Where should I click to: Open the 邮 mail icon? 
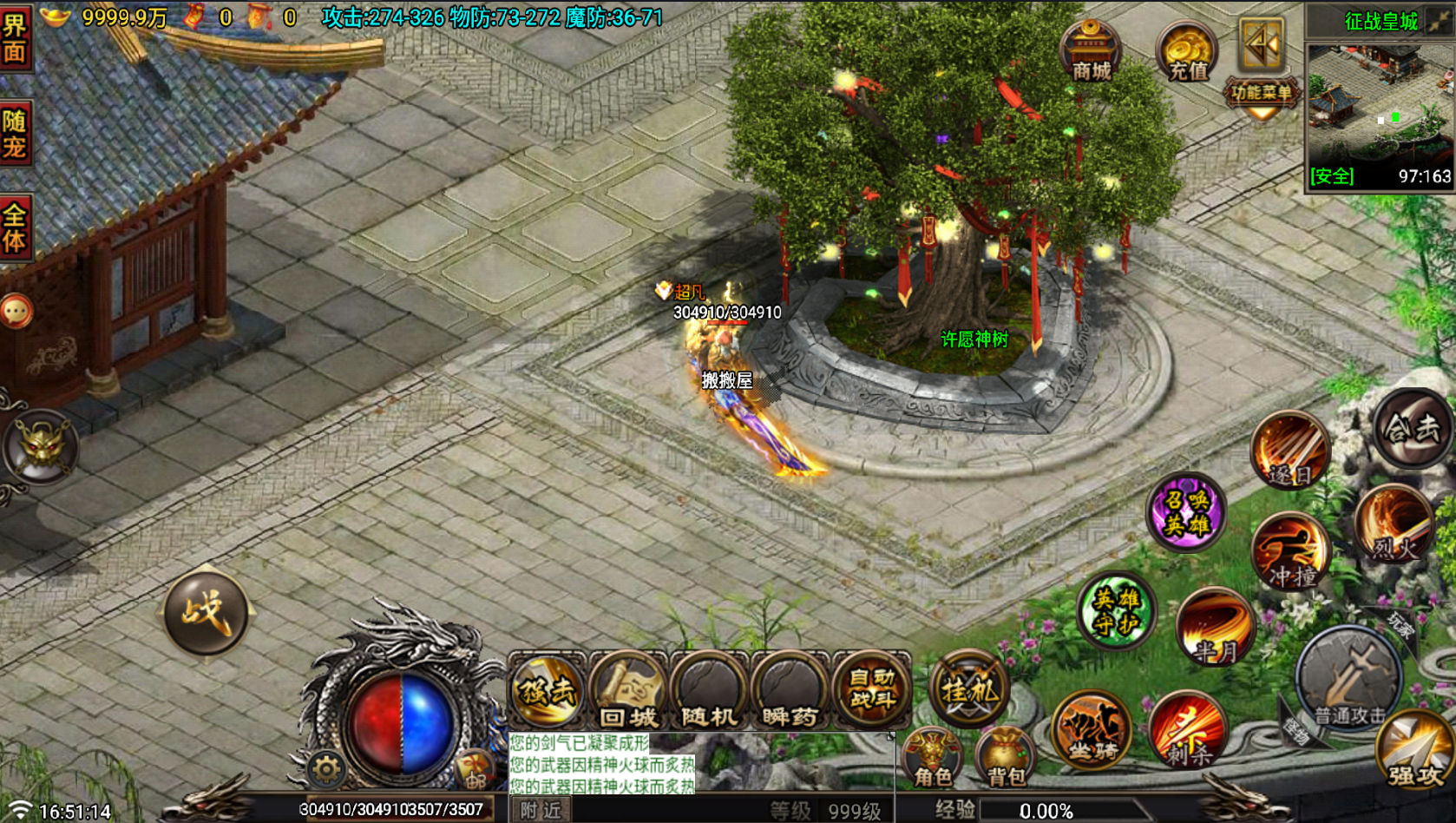(475, 769)
